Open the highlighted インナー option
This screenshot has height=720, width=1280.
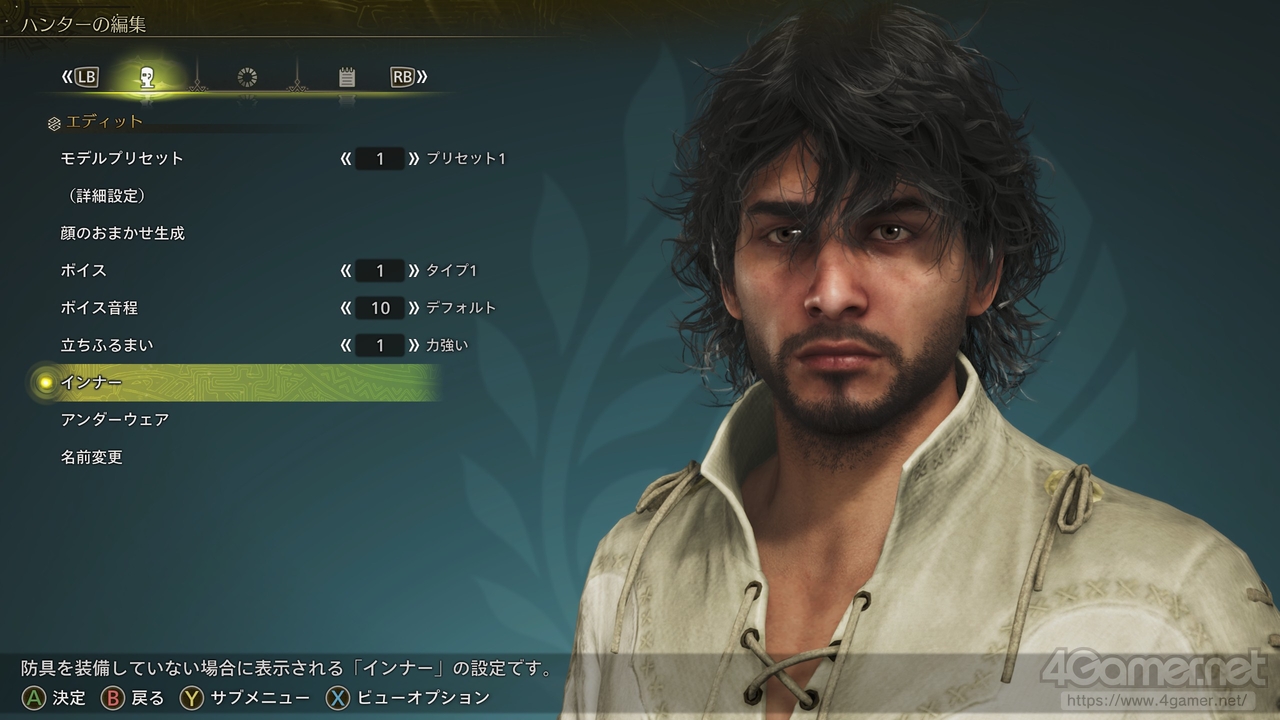click(x=92, y=383)
